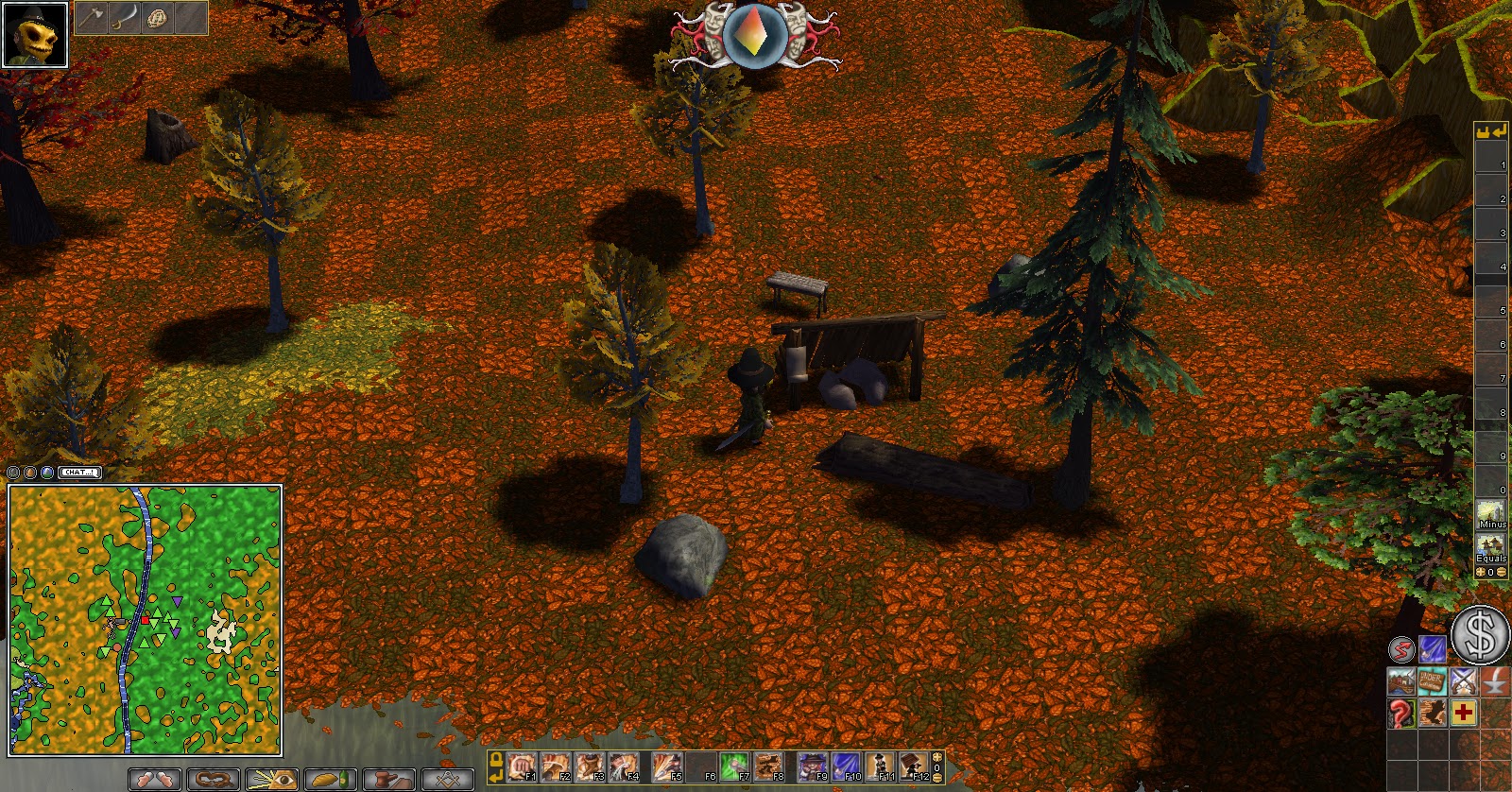Open the crossed swords menu icon
1512x792 pixels.
(1463, 681)
